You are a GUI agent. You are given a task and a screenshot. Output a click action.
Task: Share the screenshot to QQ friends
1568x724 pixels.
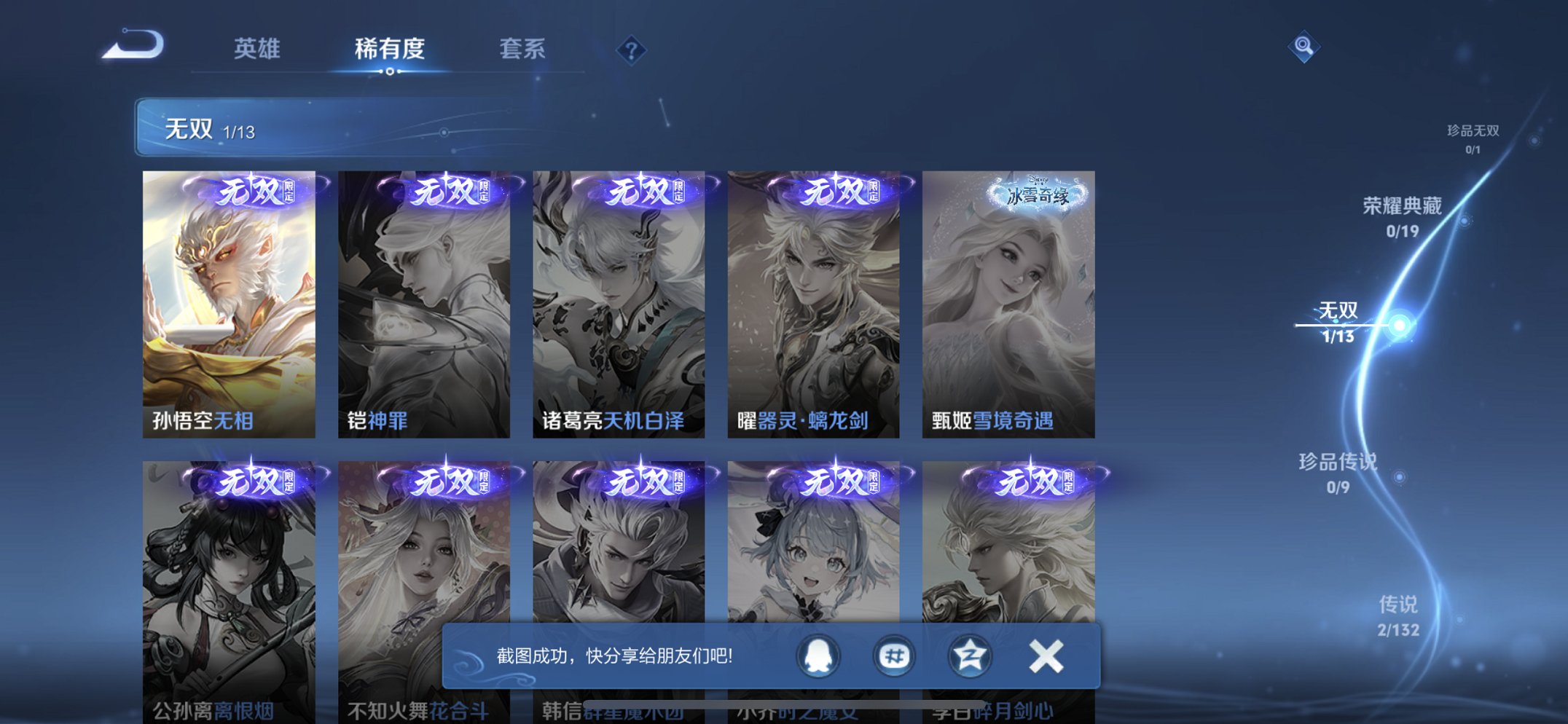tap(818, 655)
